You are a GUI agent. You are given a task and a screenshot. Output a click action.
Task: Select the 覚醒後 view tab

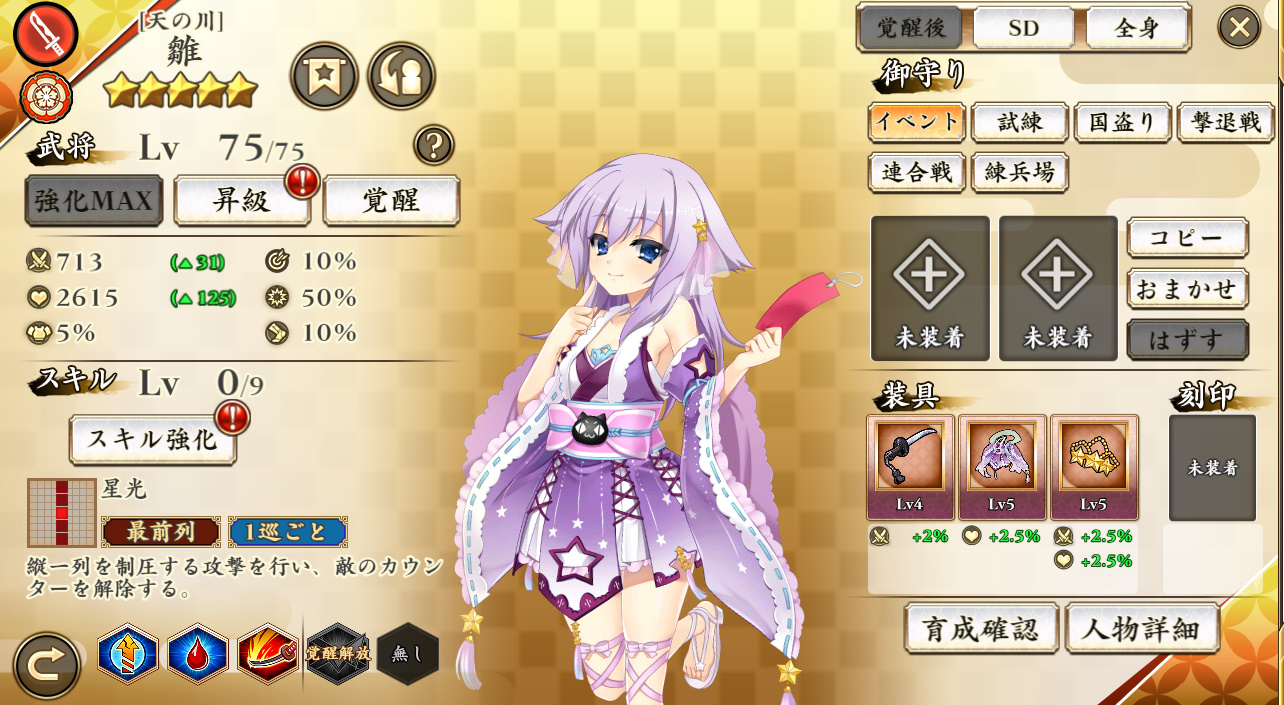point(911,28)
